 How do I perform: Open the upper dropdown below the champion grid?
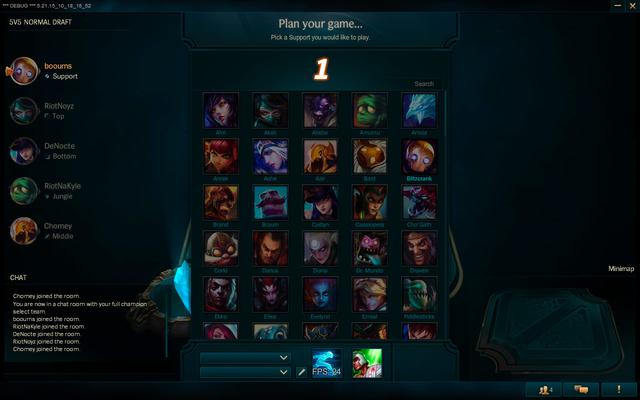click(245, 357)
